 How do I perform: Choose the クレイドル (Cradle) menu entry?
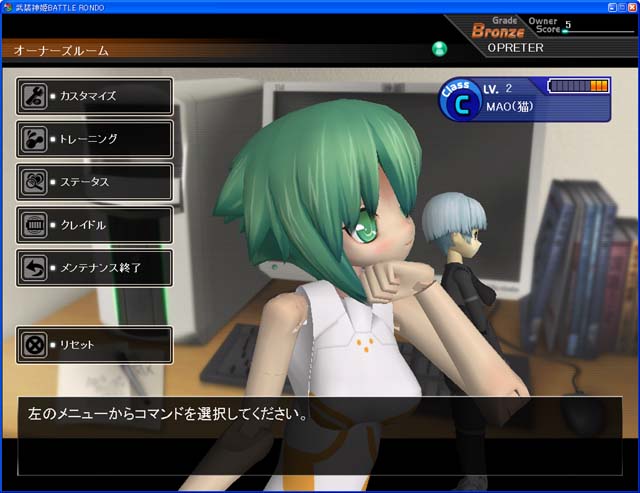pos(94,225)
